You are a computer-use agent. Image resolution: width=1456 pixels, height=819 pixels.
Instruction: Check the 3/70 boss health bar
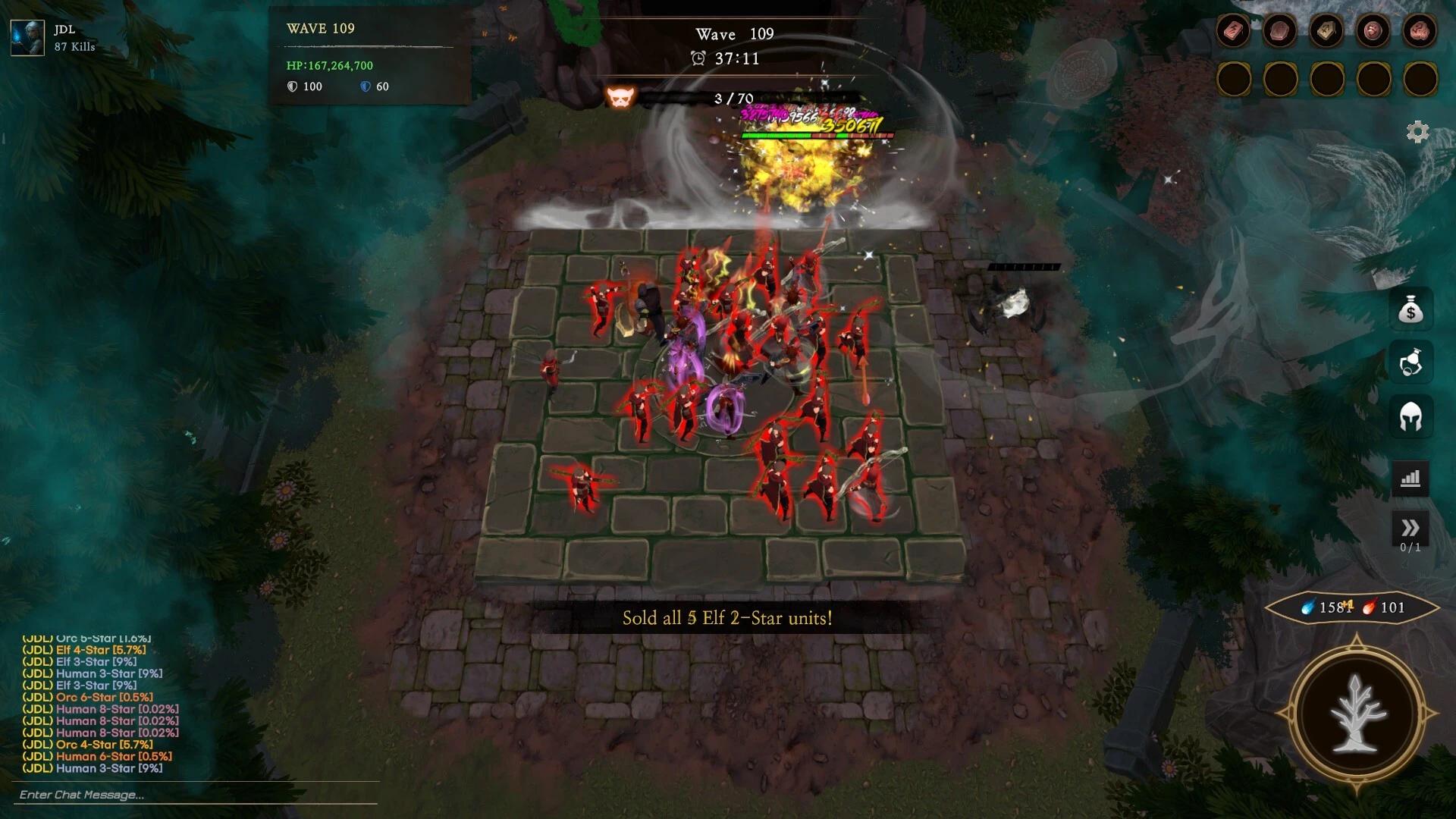(x=732, y=98)
